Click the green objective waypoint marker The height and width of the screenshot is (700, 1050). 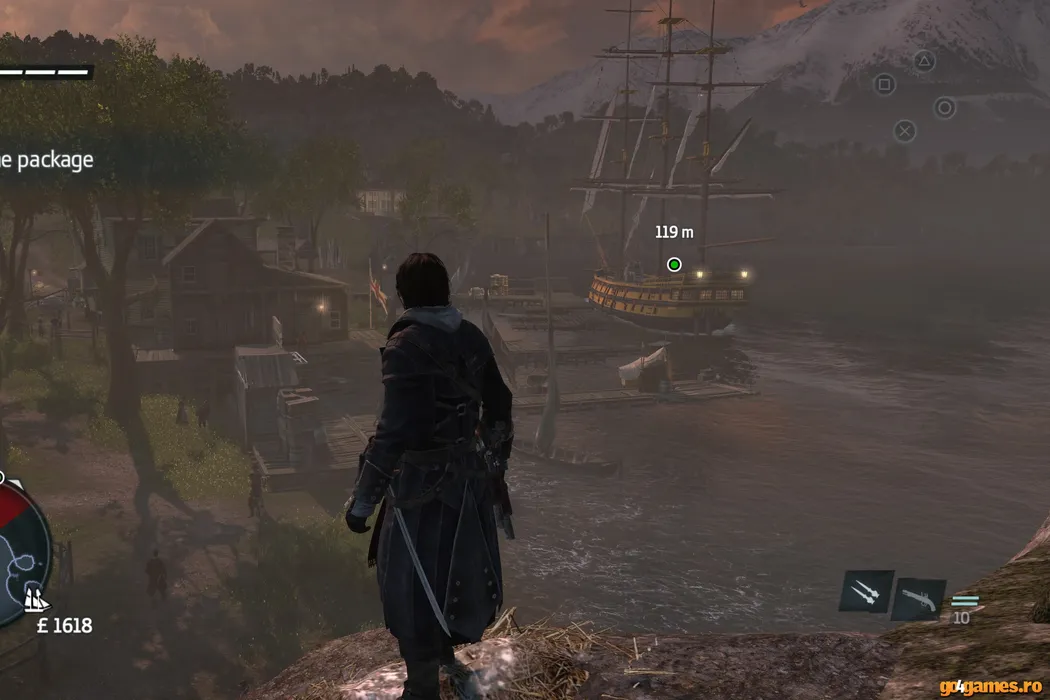pyautogui.click(x=674, y=265)
